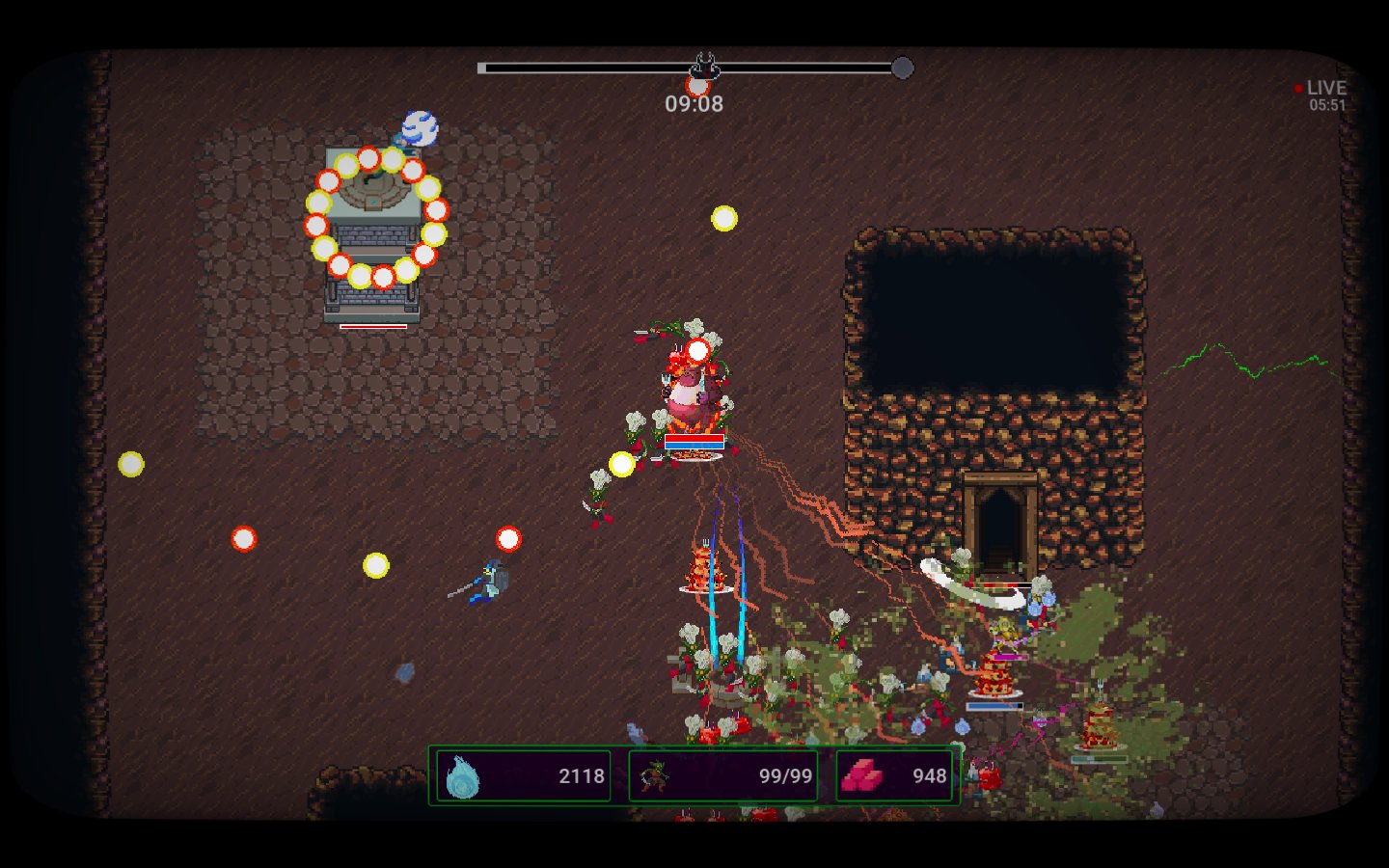Click the player character holding a sword
Viewport: 1389px width, 868px height.
pos(492,579)
